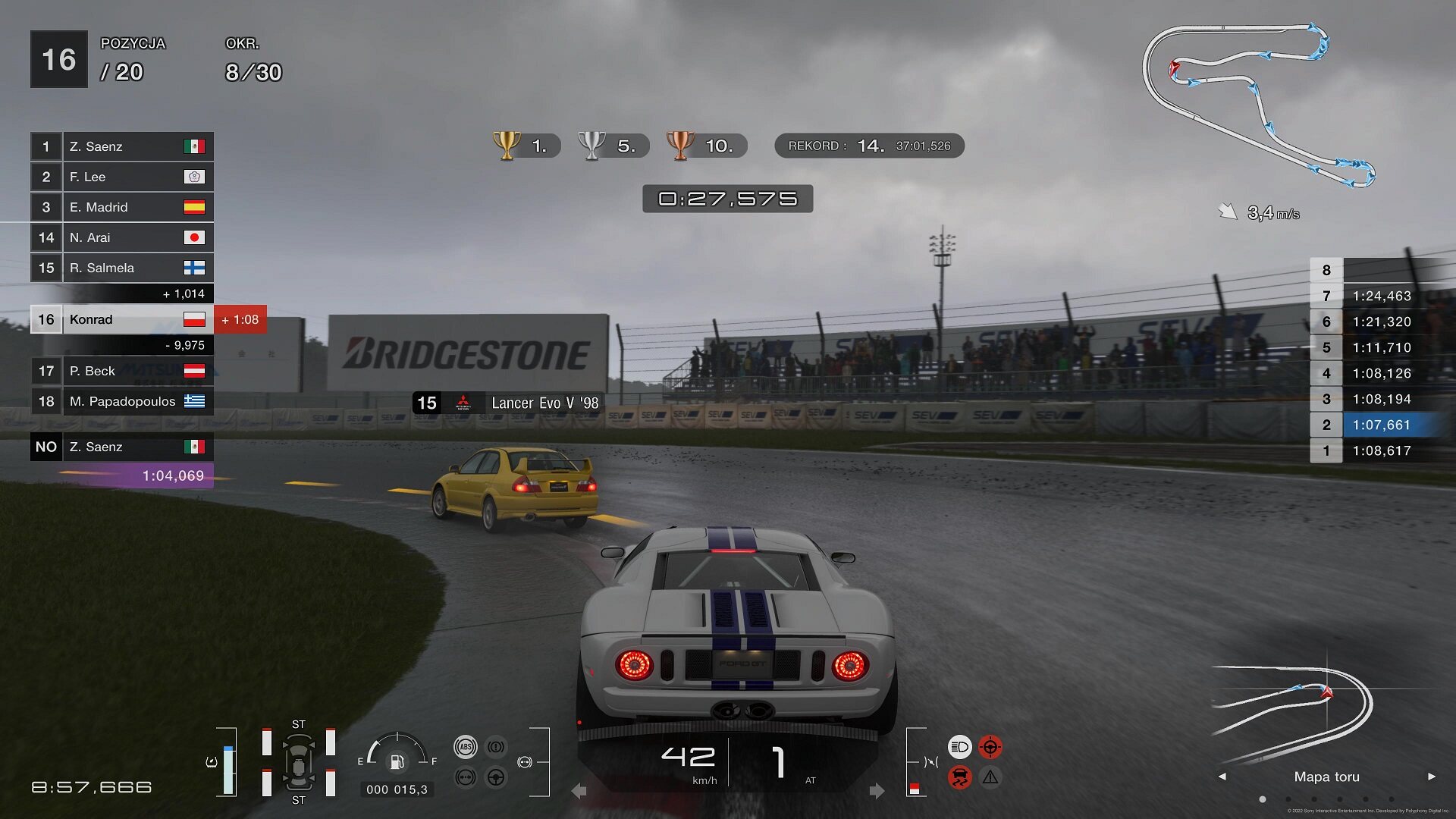The image size is (1456, 819).
Task: Select E. Madrid's leaderboard row
Action: click(121, 207)
